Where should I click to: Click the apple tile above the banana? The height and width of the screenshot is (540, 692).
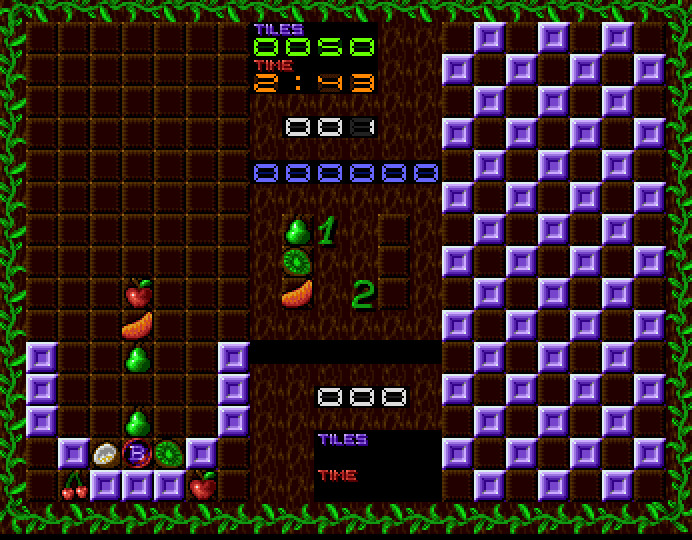pyautogui.click(x=138, y=294)
